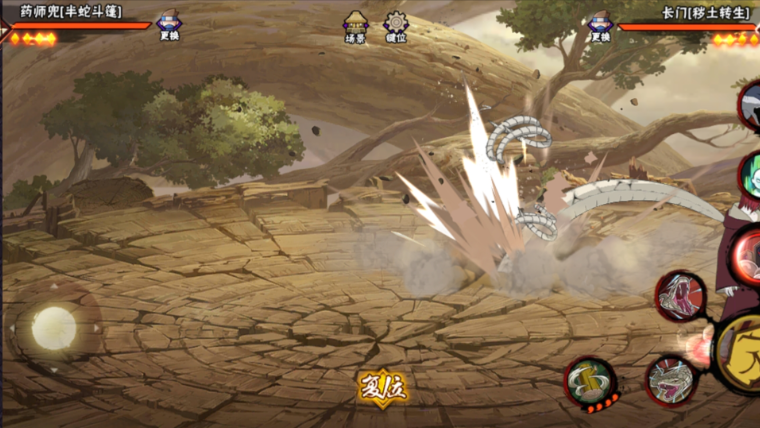
Task: Trigger the lower white beast summon skill
Action: pyautogui.click(x=670, y=380)
